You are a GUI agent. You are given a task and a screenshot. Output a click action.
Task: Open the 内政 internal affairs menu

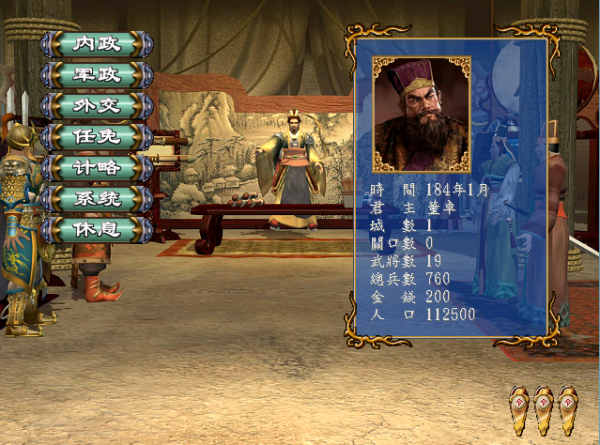pyautogui.click(x=97, y=45)
